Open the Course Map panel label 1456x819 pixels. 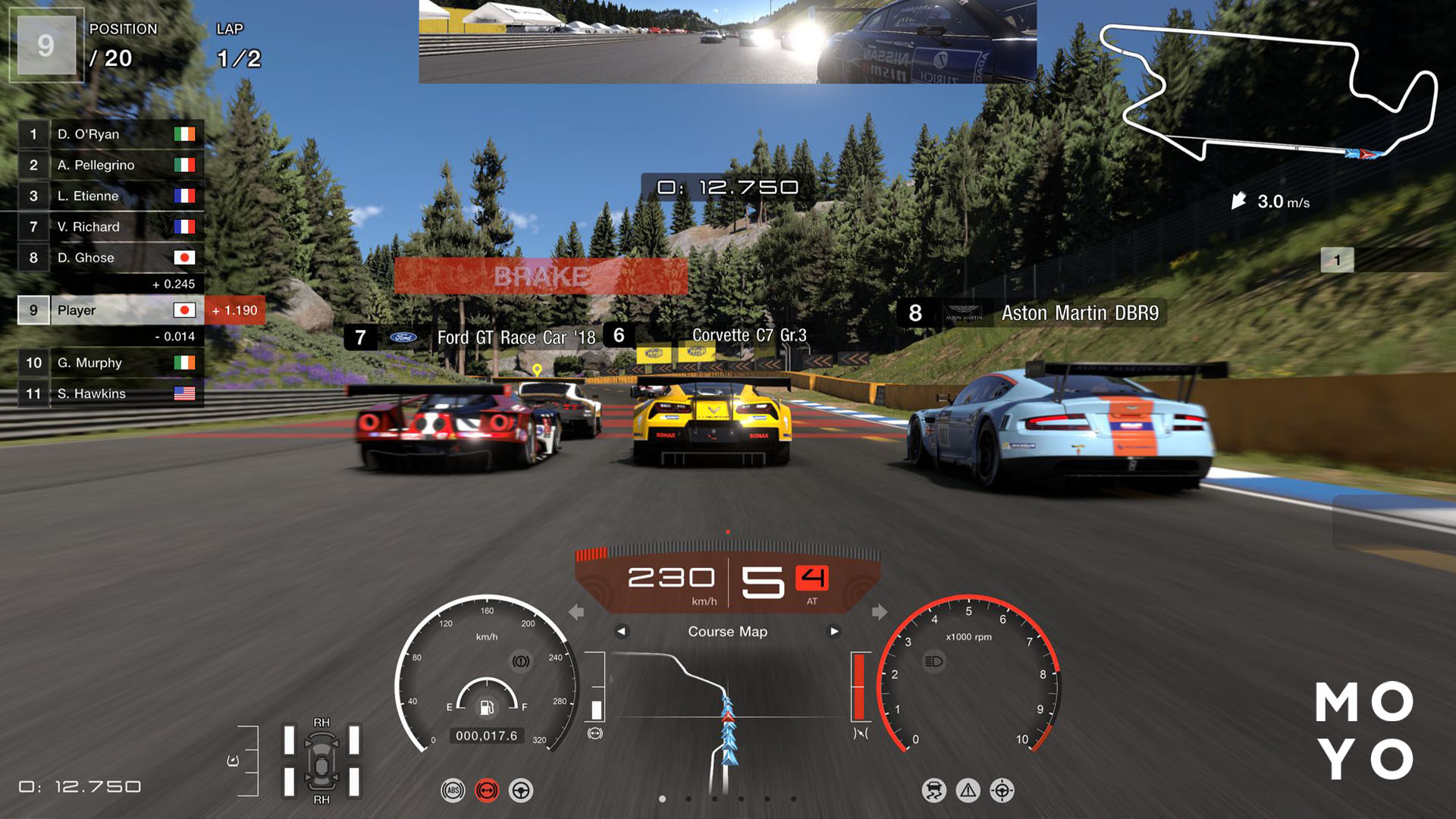click(727, 631)
